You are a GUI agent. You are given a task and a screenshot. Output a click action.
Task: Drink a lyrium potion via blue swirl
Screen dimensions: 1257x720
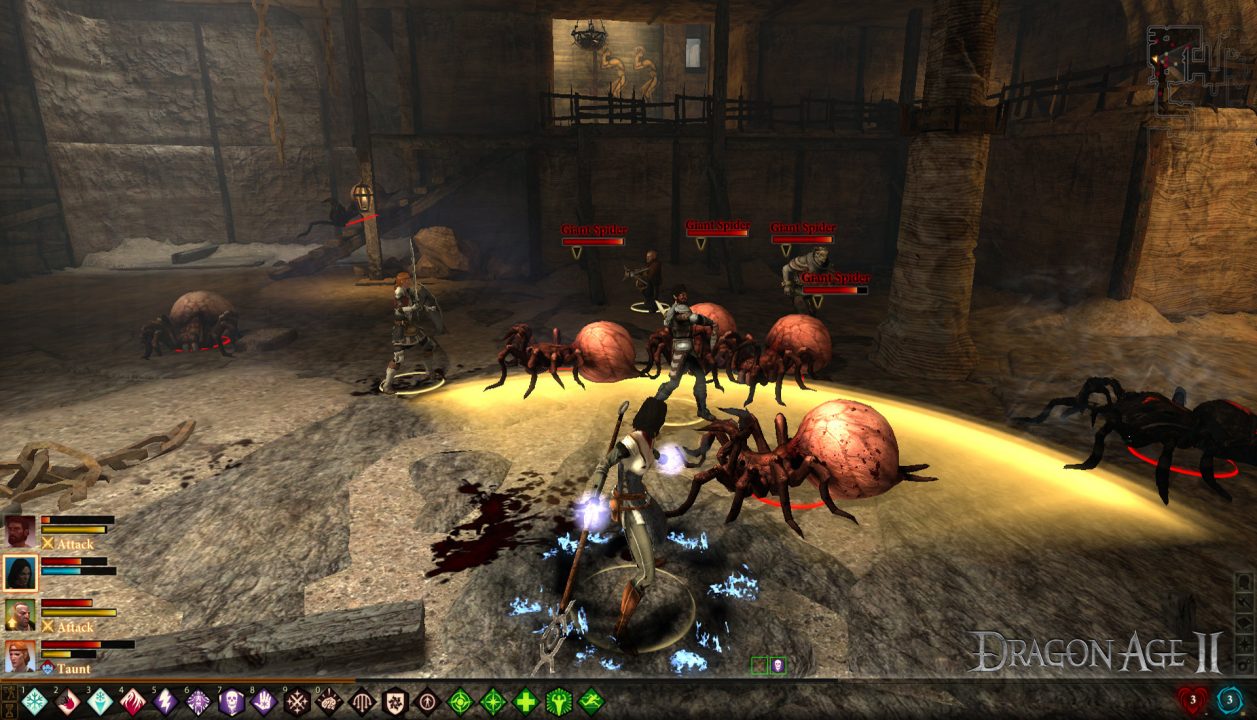click(1230, 700)
